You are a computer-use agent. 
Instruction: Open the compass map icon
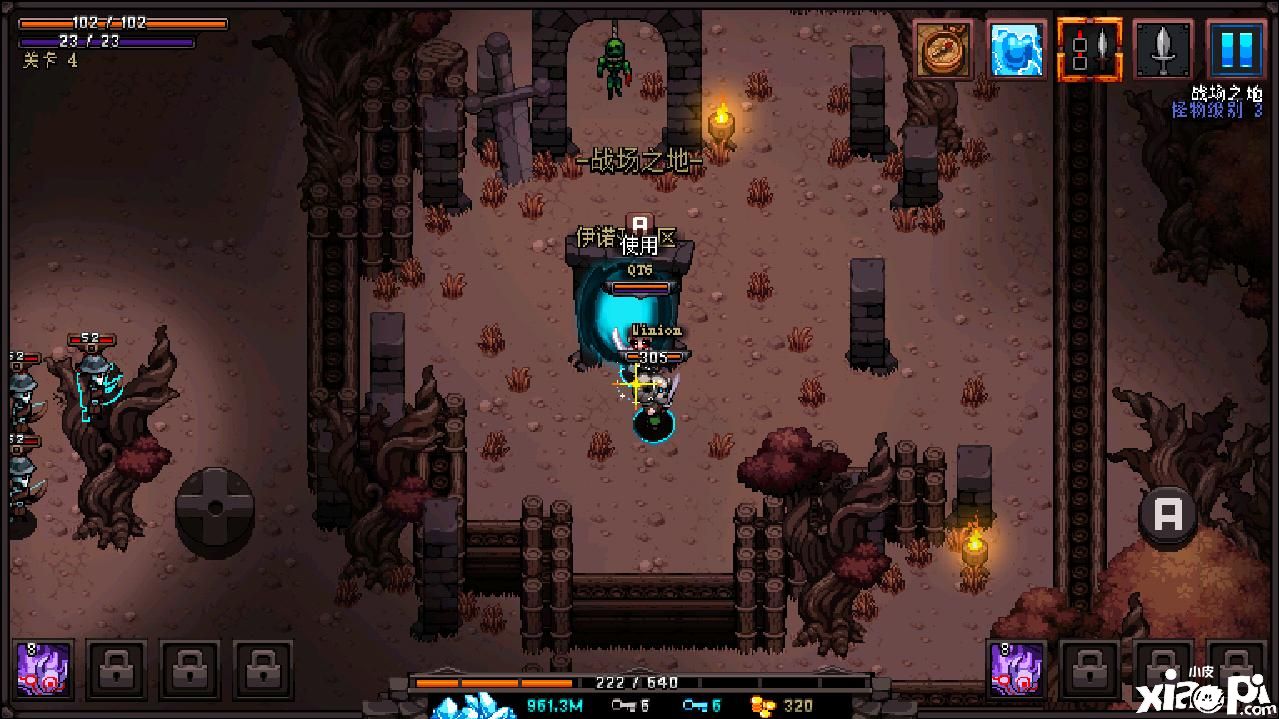(x=943, y=49)
